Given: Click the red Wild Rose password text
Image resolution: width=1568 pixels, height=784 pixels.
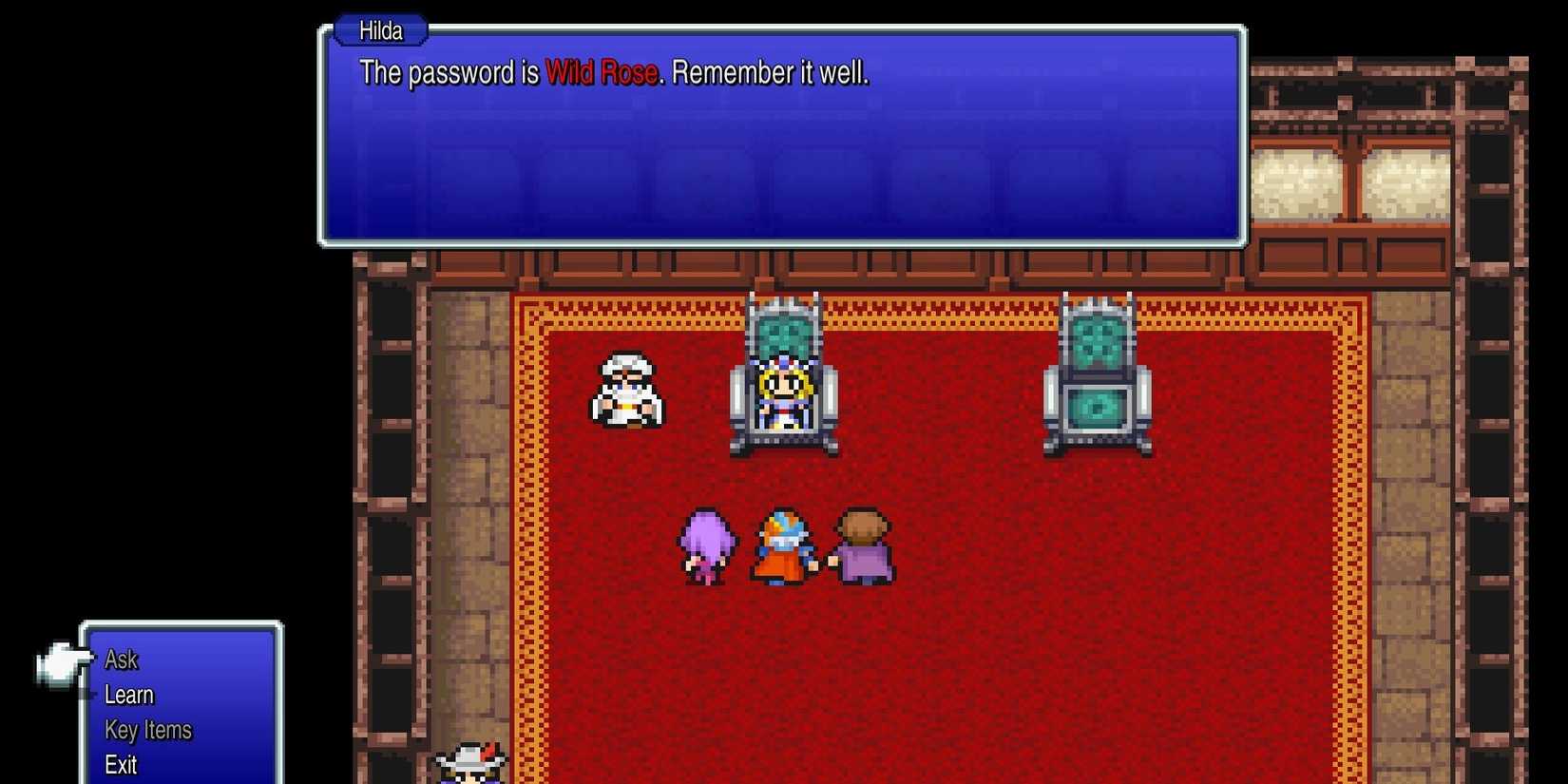Looking at the screenshot, I should pyautogui.click(x=602, y=72).
